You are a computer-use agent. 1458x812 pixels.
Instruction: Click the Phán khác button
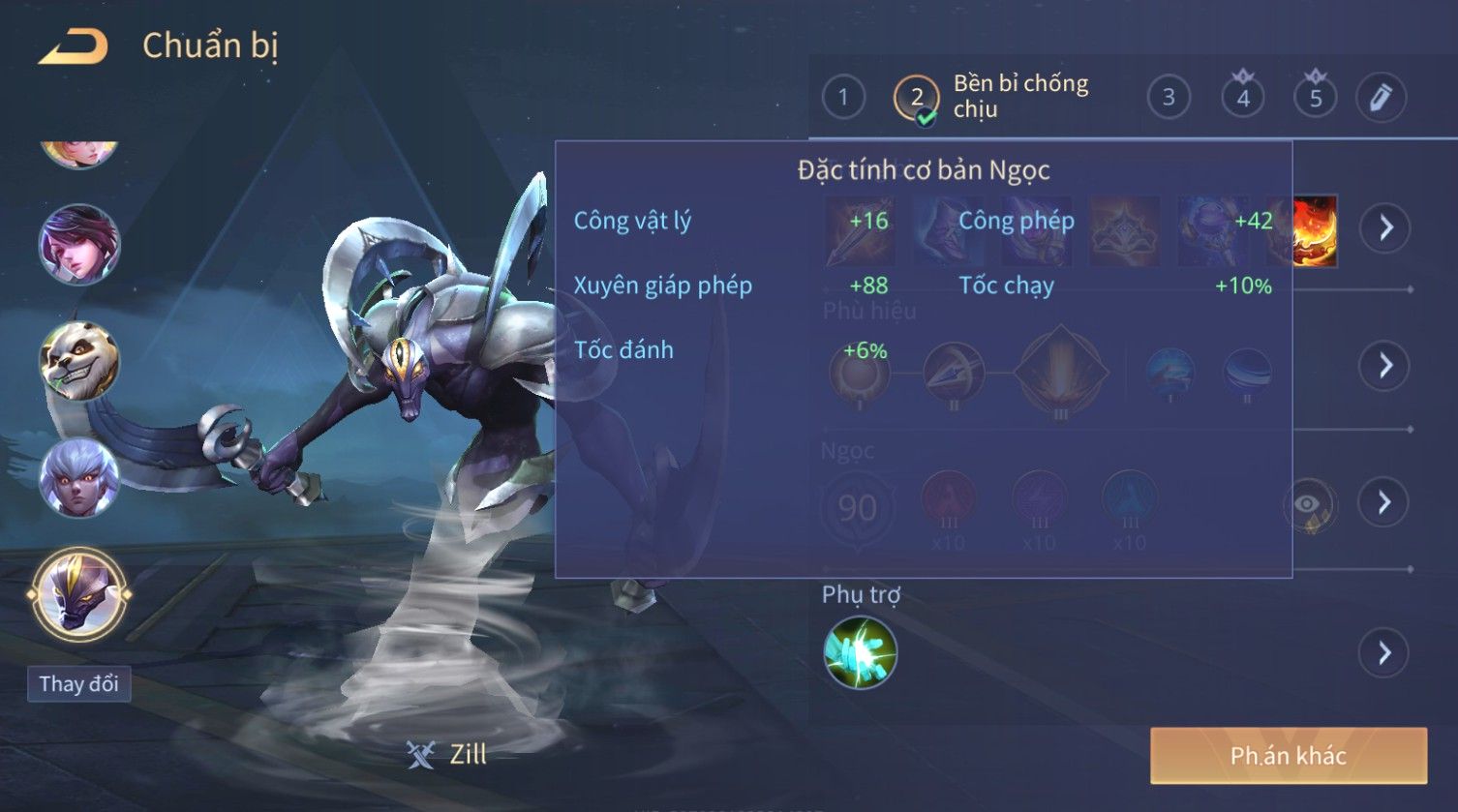click(x=1288, y=756)
